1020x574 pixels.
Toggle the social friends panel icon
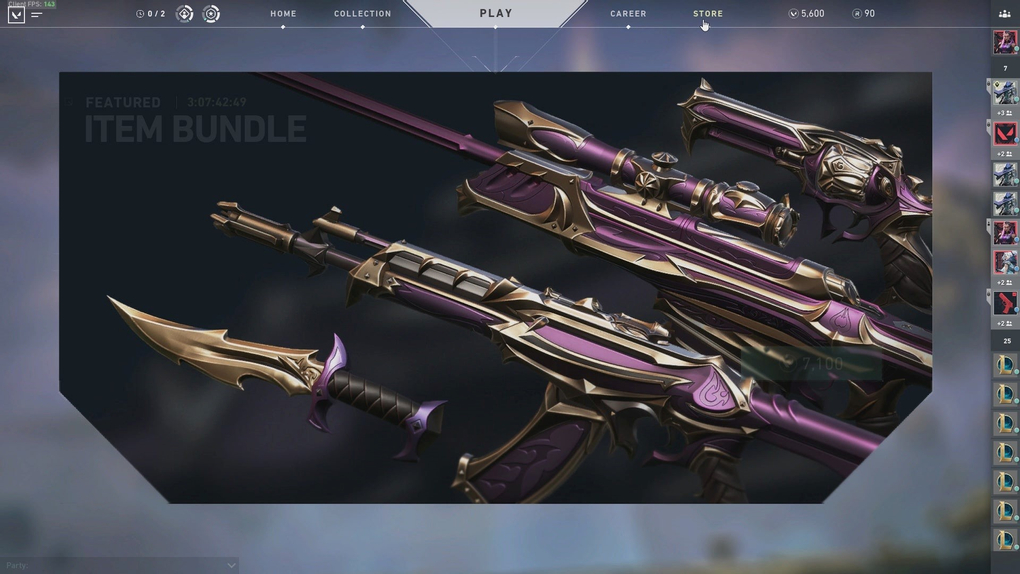pos(1004,14)
